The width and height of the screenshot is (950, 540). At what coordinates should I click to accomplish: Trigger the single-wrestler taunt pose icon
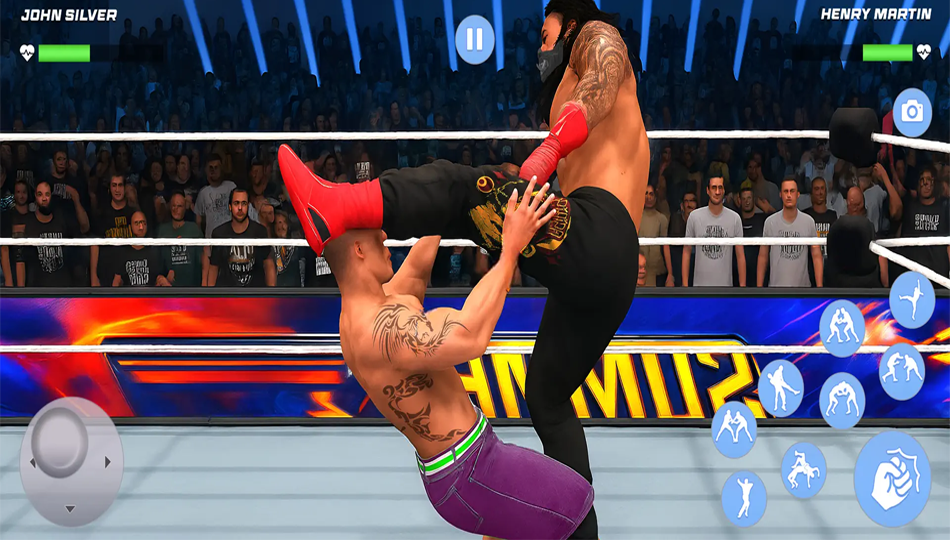click(744, 497)
